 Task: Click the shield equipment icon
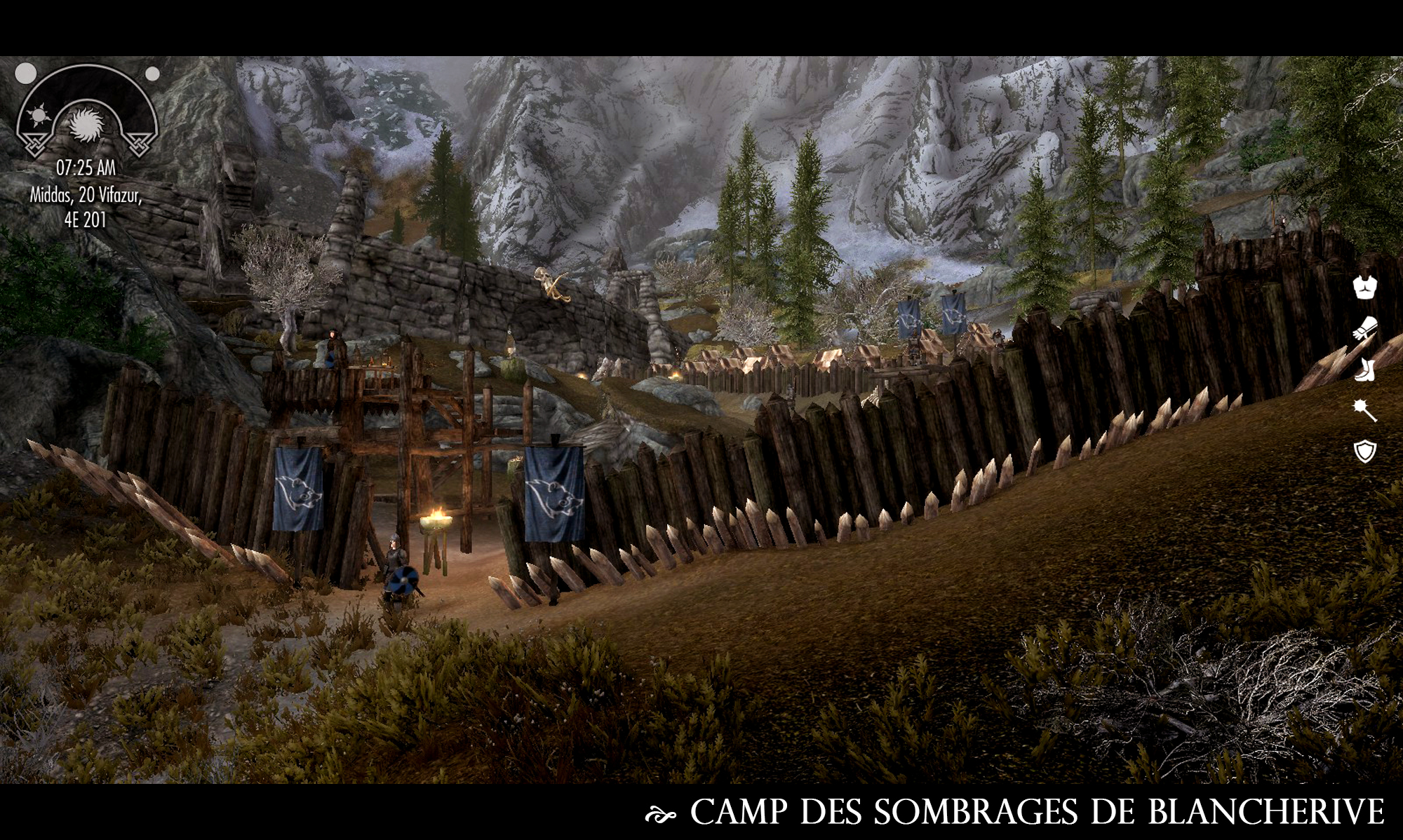pos(1364,452)
